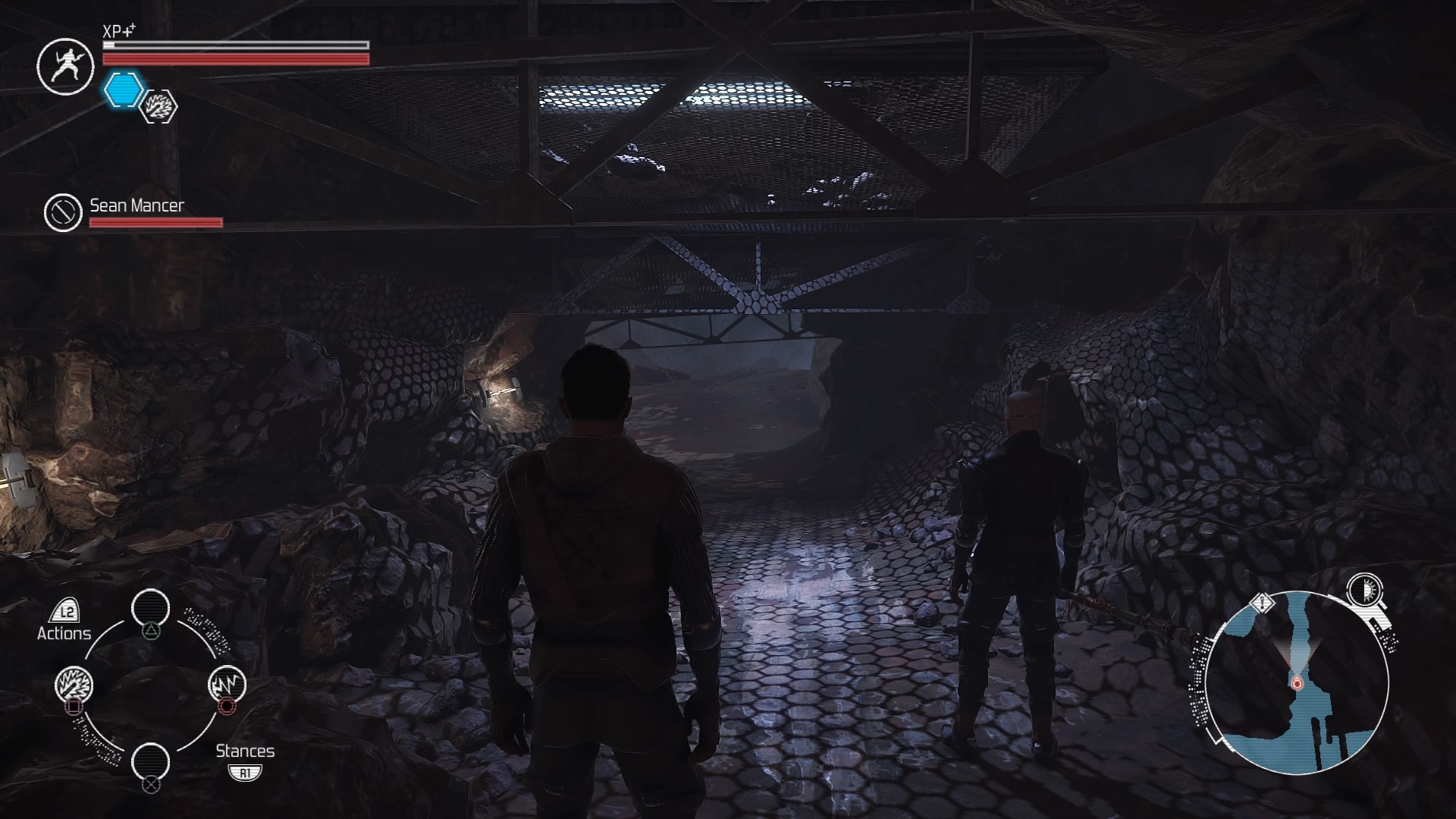Select the white spiky hexagon buff icon
The height and width of the screenshot is (819, 1456).
click(x=160, y=106)
